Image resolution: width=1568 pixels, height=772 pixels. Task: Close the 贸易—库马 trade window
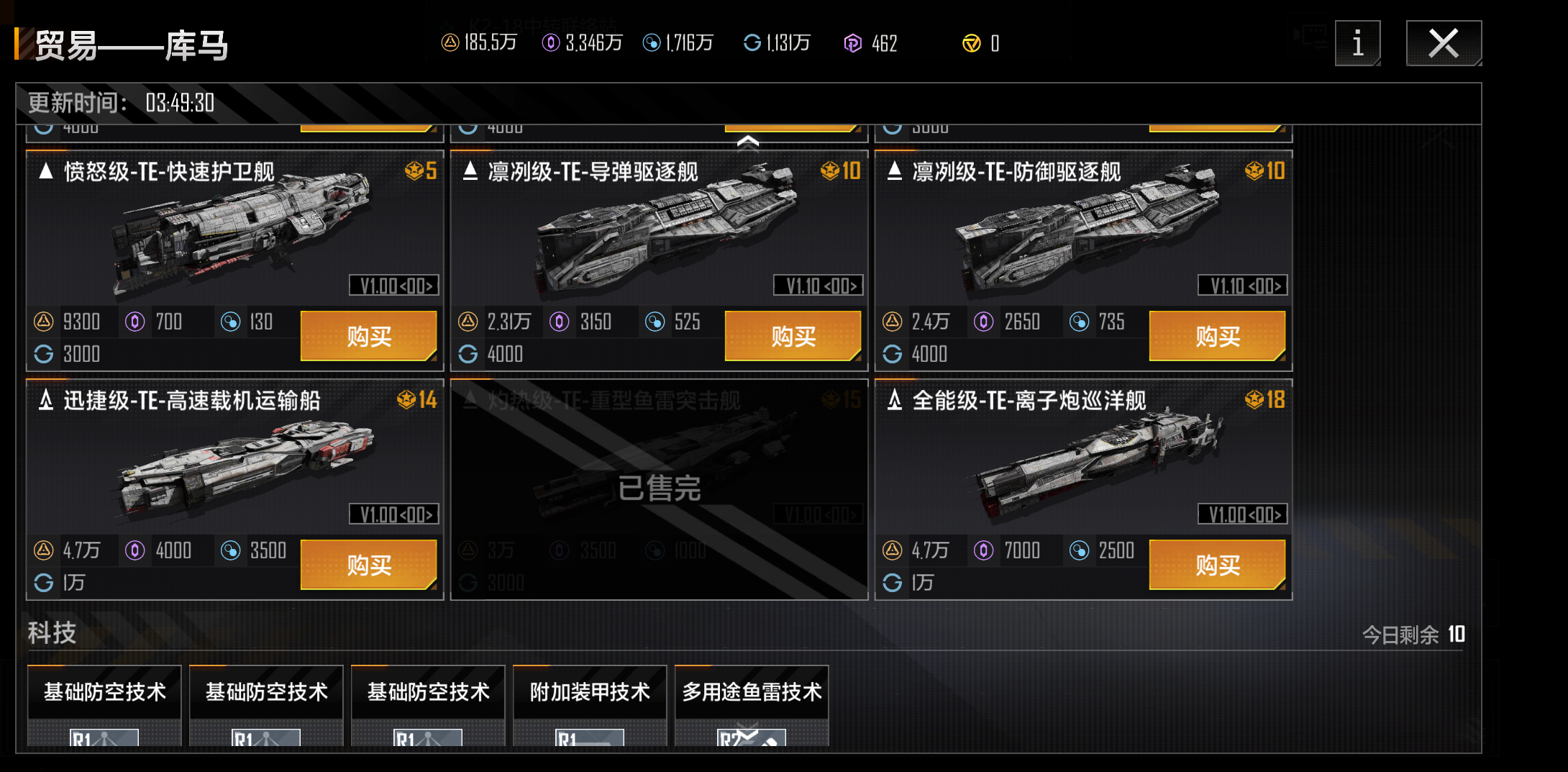[x=1443, y=43]
